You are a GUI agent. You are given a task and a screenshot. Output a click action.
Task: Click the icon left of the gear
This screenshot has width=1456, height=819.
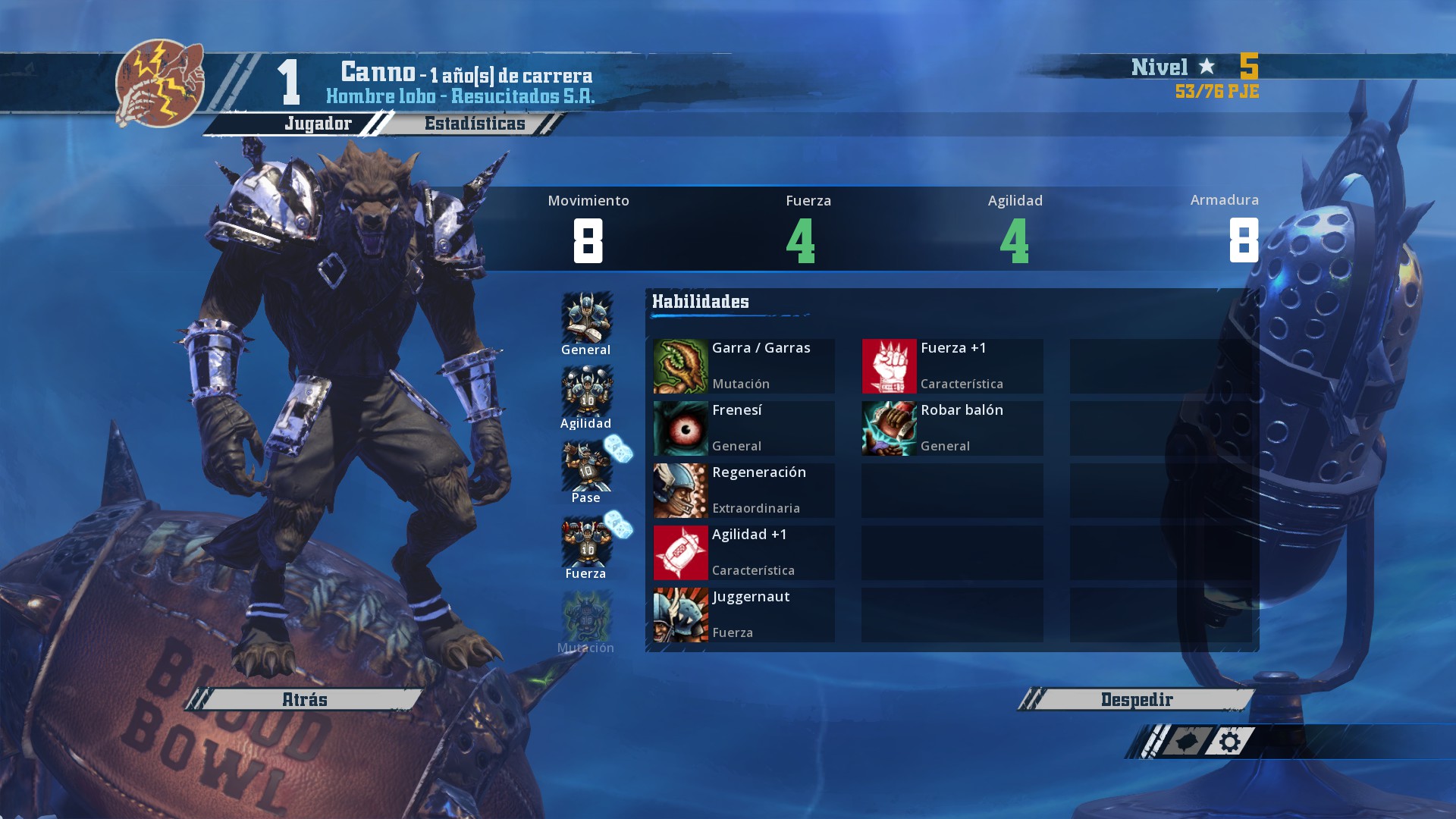[x=1187, y=742]
